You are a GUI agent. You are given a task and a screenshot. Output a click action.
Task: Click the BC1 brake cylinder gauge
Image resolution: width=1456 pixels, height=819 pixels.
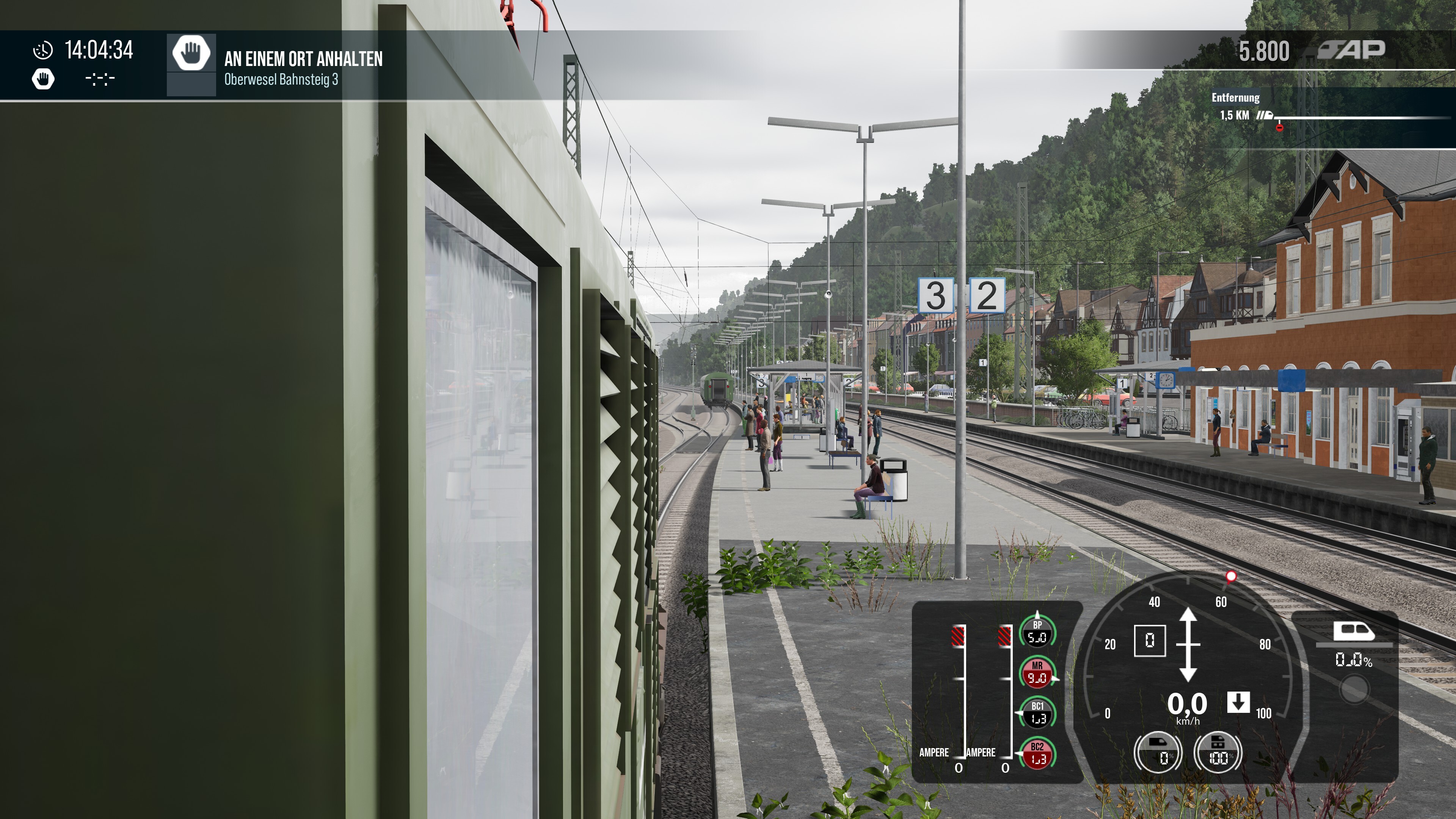point(1037,713)
